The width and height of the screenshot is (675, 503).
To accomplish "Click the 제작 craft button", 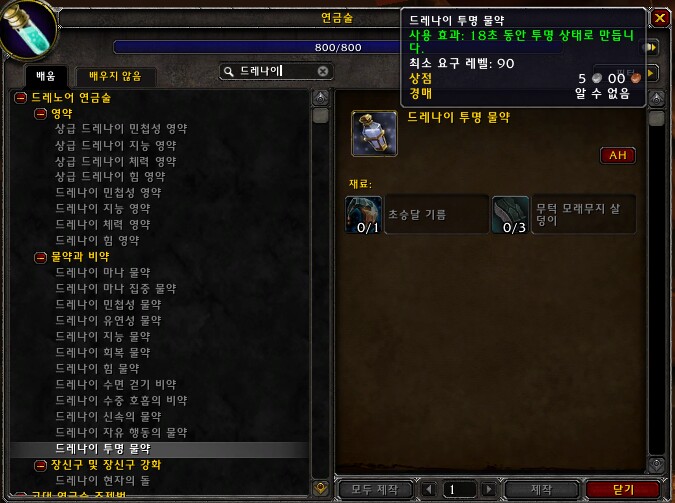I will [x=540, y=489].
